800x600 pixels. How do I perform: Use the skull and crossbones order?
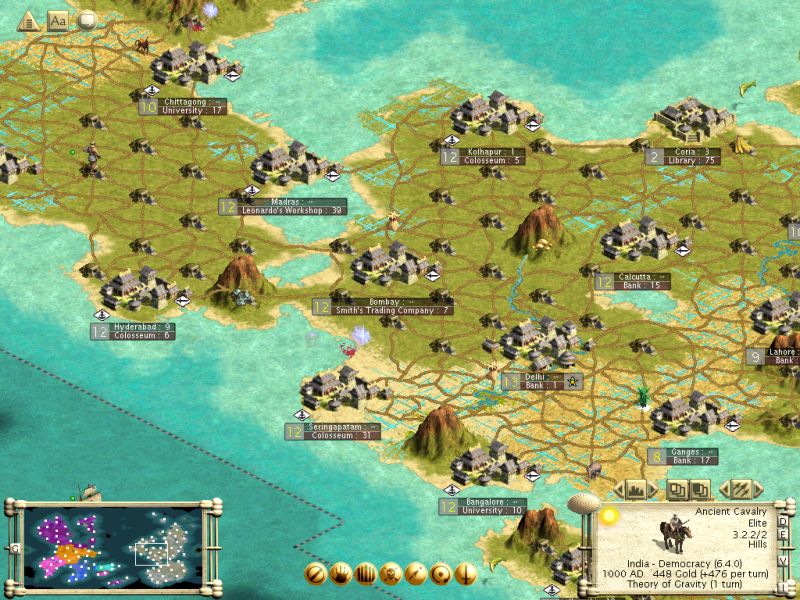pos(391,574)
